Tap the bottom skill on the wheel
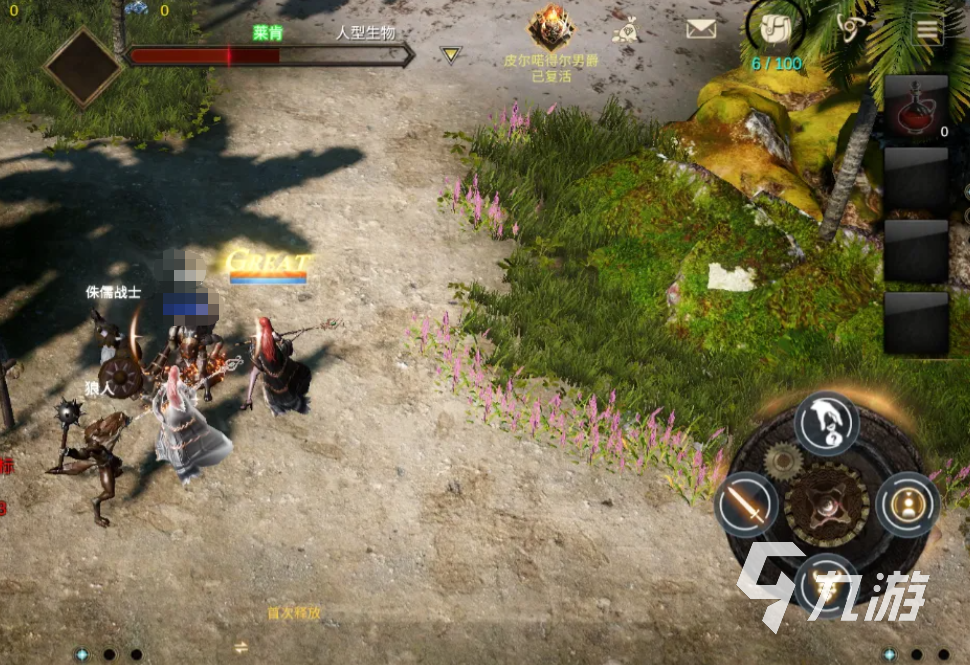The width and height of the screenshot is (970, 665). tap(826, 582)
